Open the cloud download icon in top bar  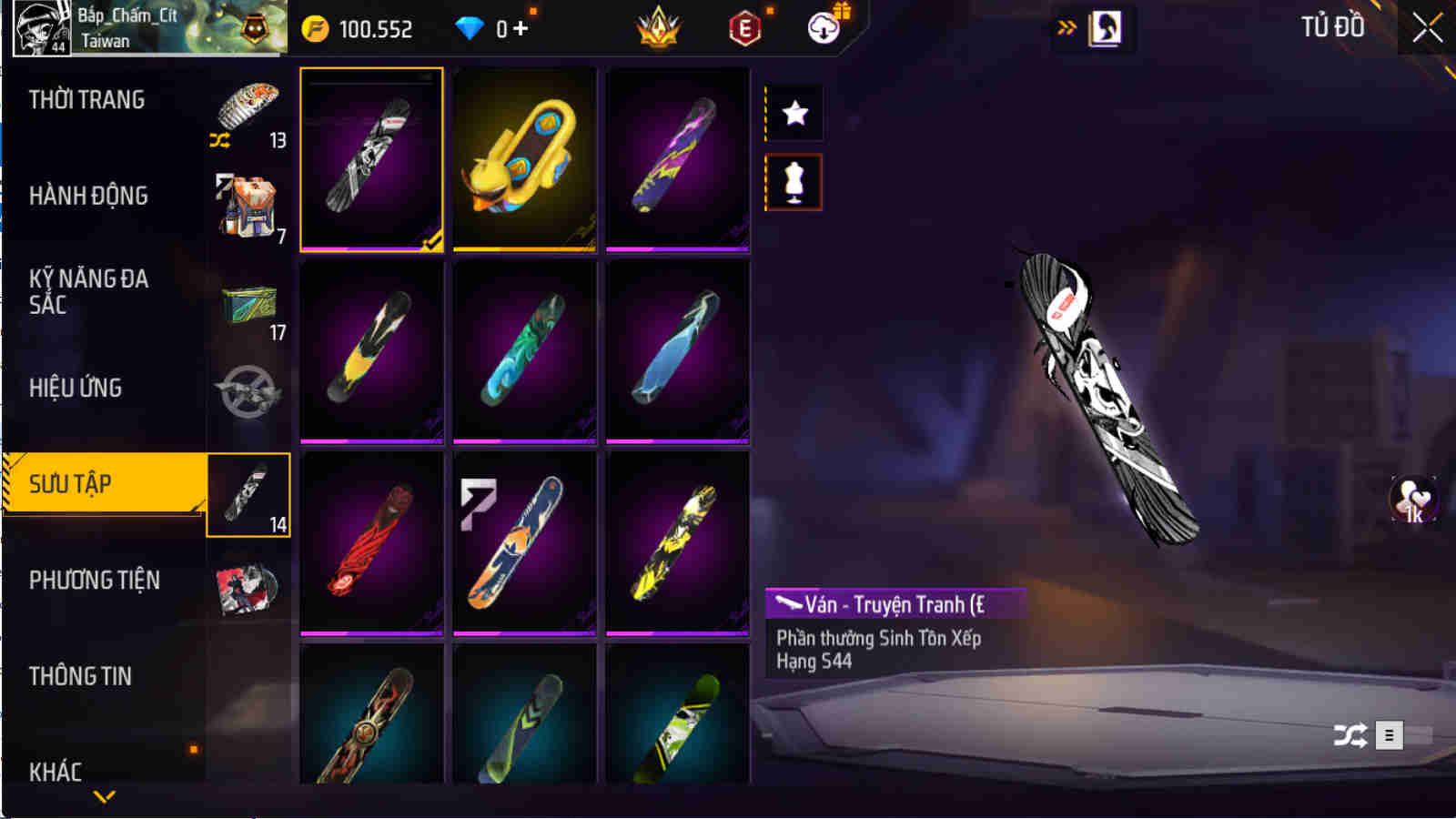click(824, 27)
